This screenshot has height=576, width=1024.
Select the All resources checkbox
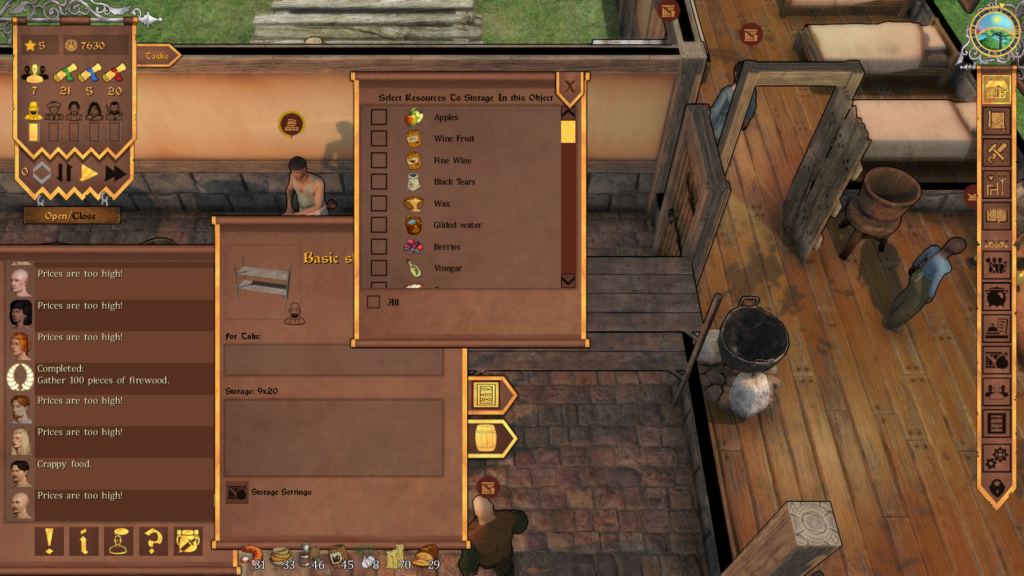click(x=374, y=302)
